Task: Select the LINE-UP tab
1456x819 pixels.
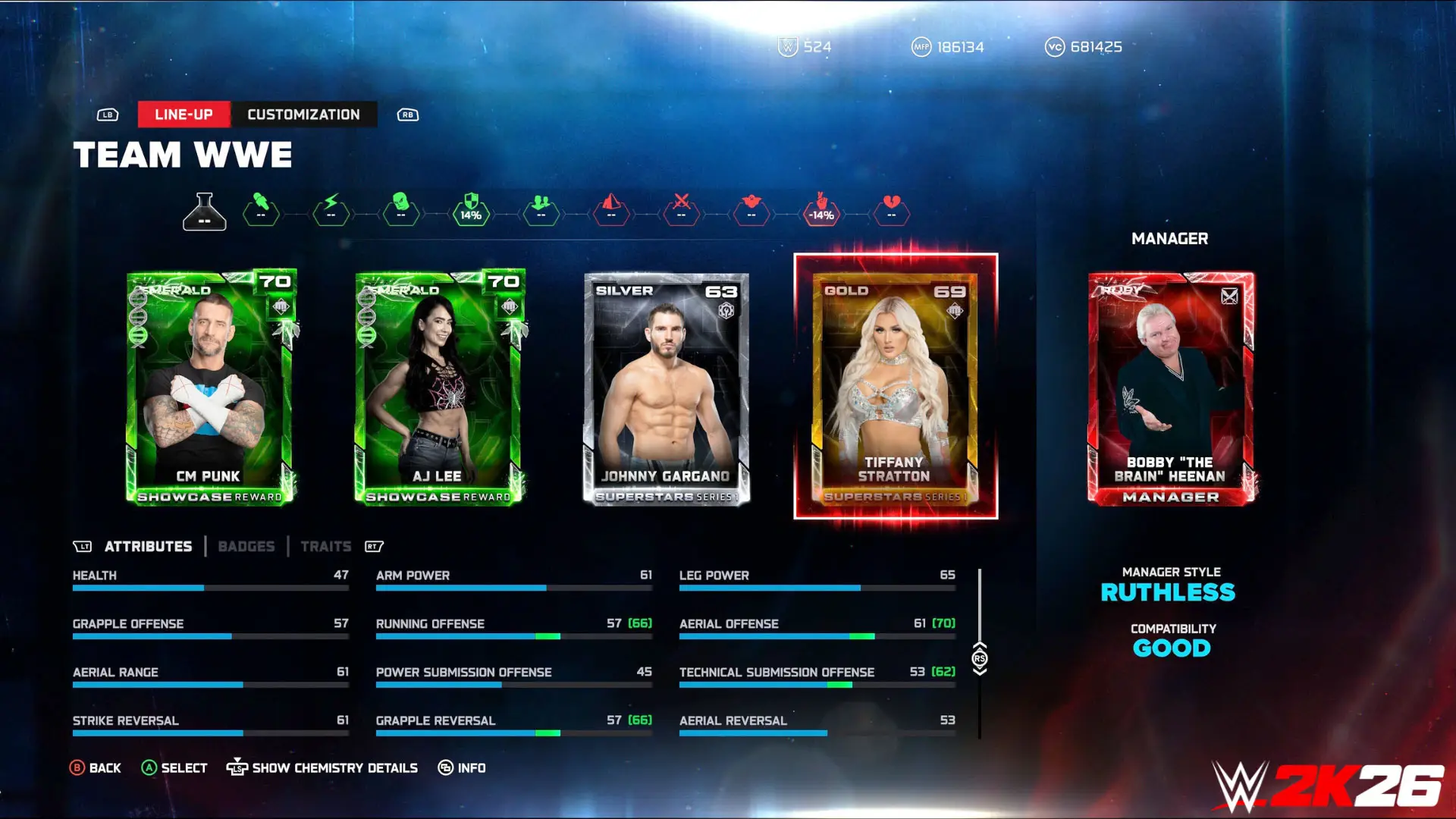Action: [184, 115]
